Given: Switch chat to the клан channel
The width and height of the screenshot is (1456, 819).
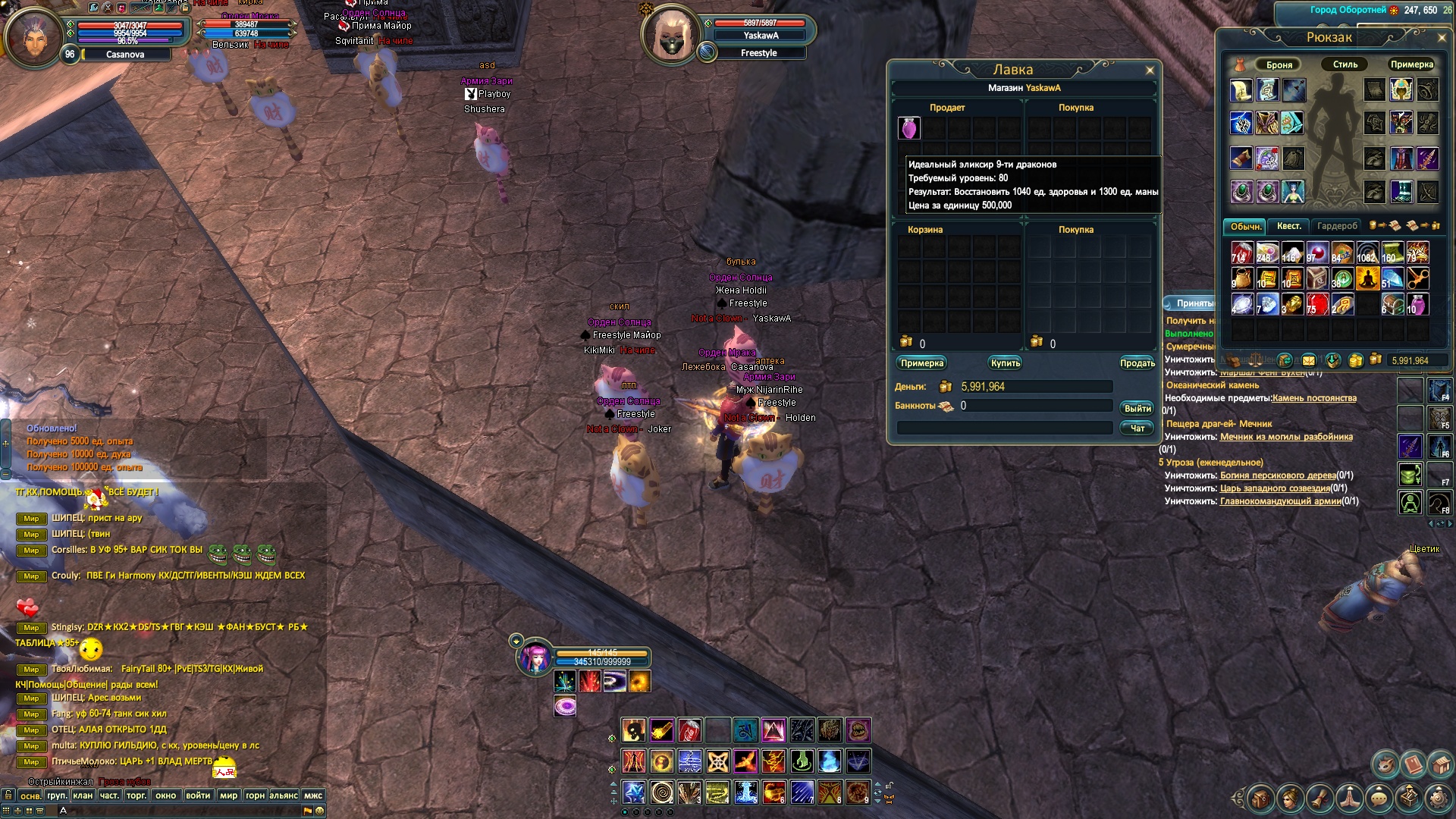Looking at the screenshot, I should coord(83,795).
